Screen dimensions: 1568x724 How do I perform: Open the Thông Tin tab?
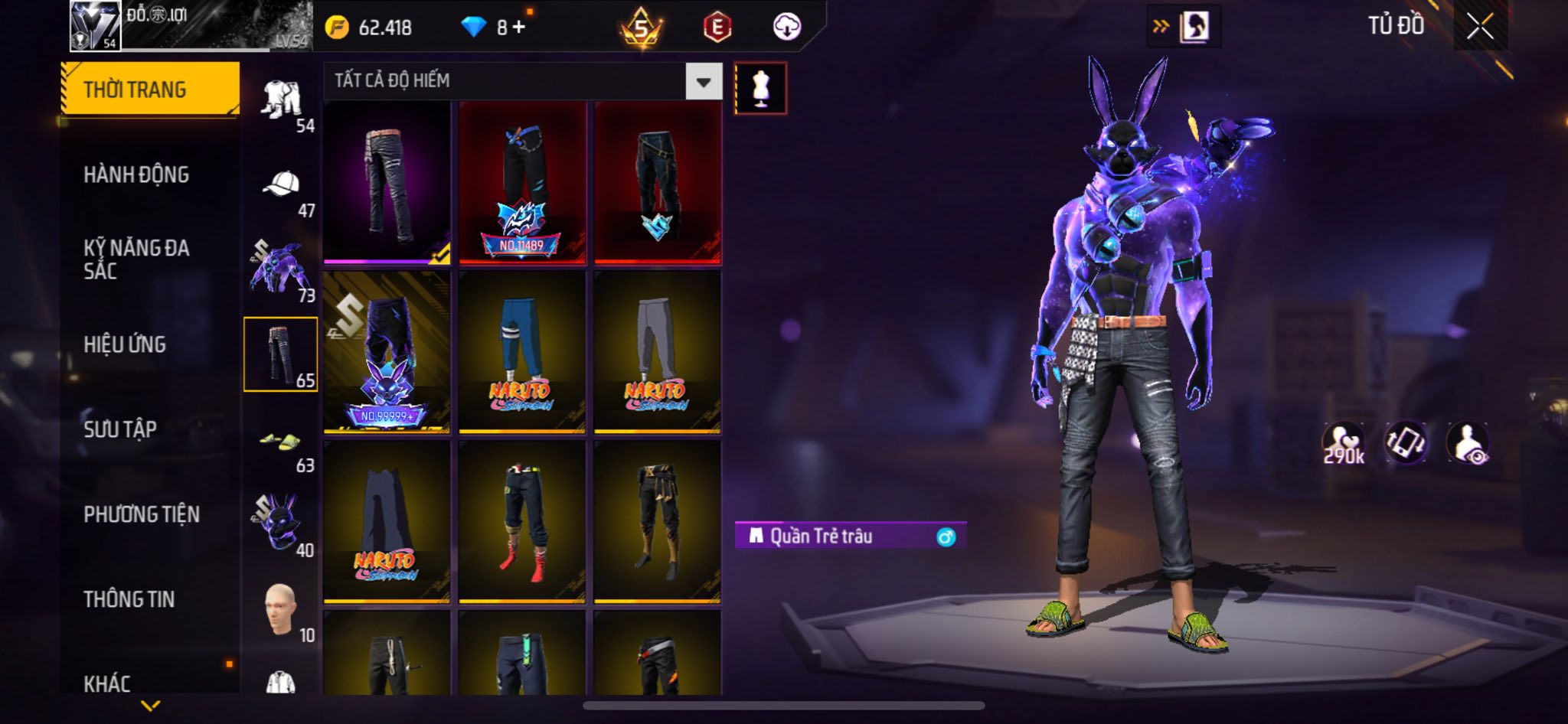tap(129, 599)
